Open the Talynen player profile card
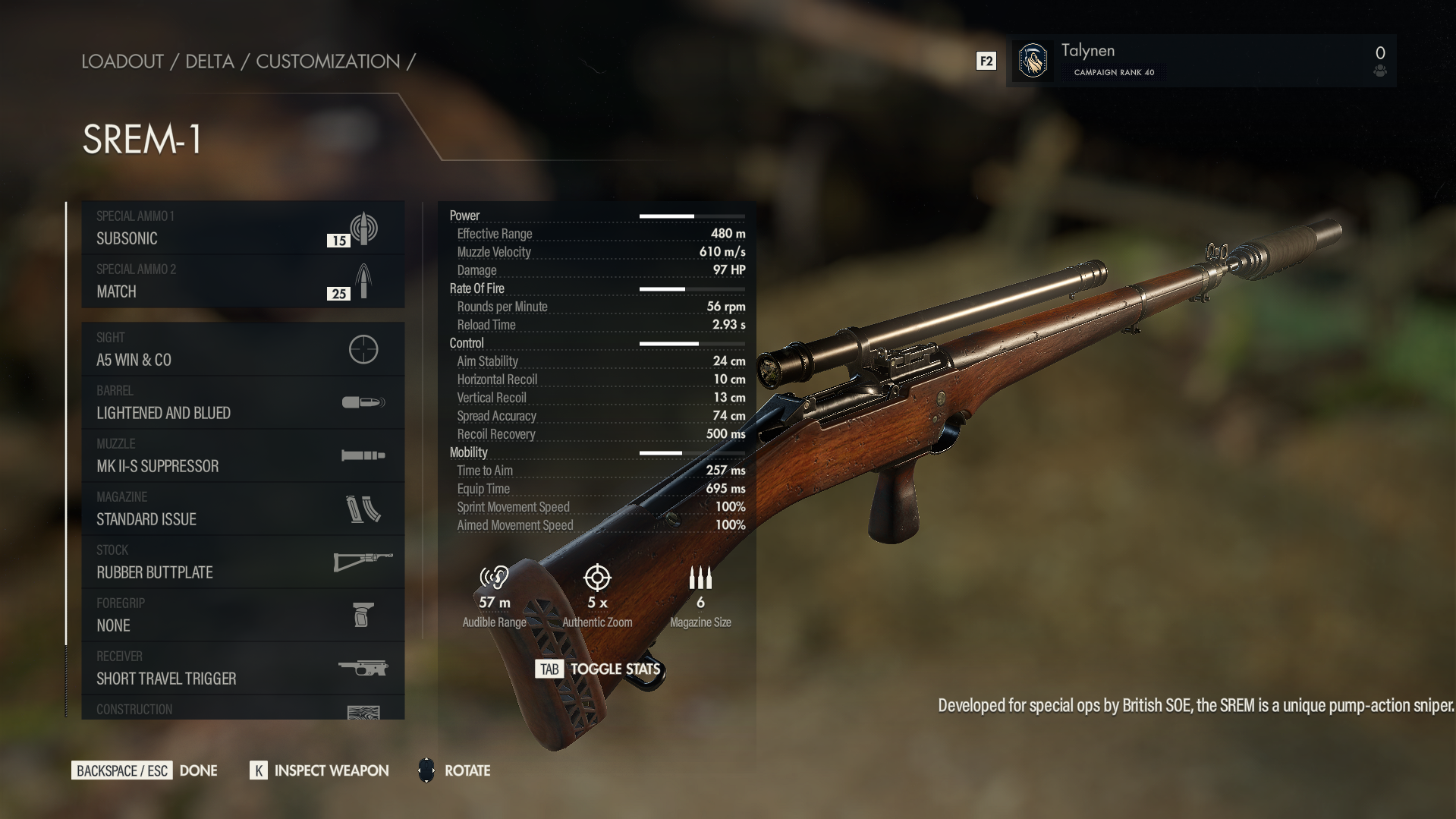The image size is (1456, 819). [1200, 61]
